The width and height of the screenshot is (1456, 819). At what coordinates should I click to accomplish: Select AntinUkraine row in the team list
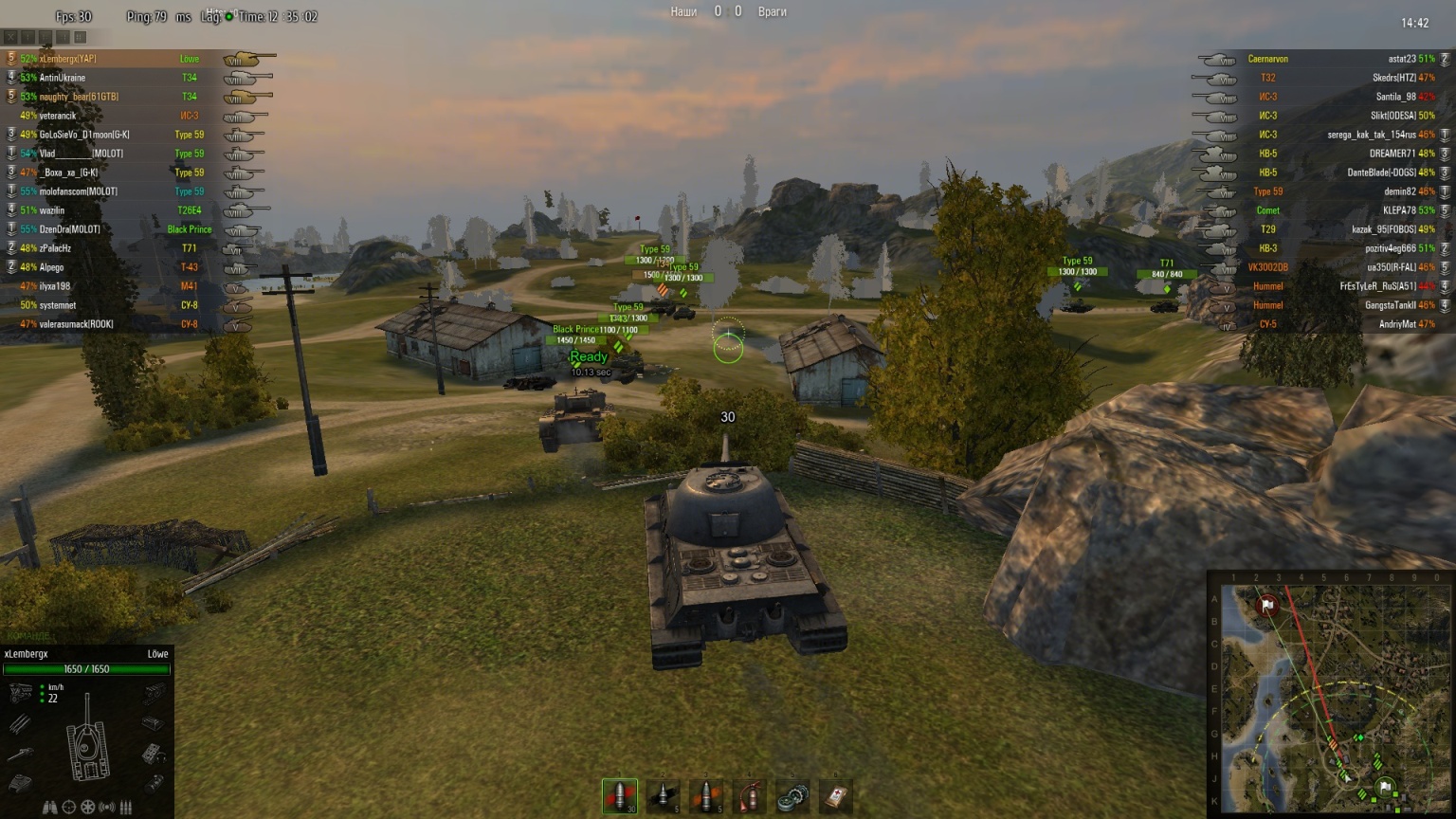click(63, 78)
